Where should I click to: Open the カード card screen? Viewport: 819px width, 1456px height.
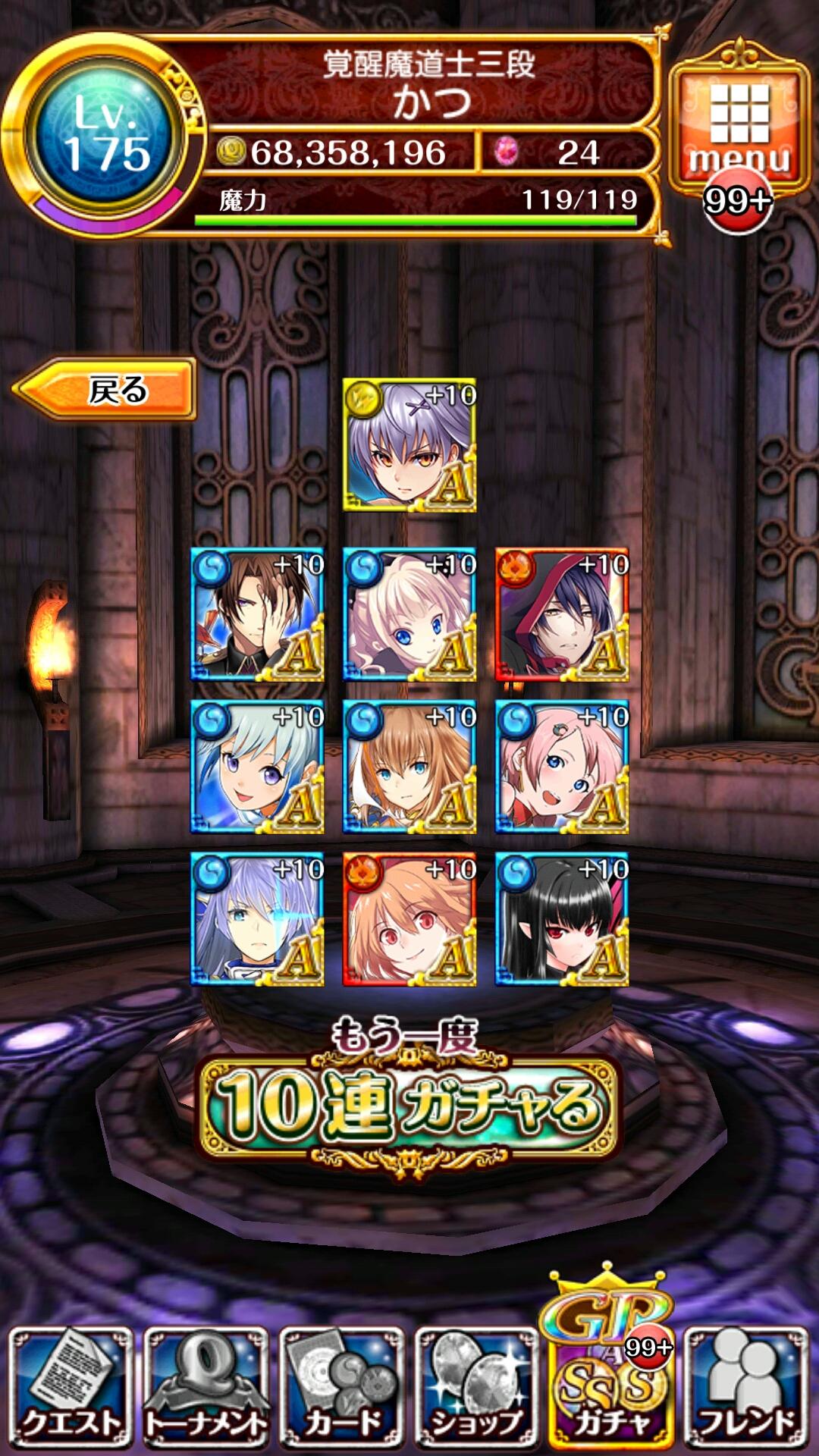[341, 1386]
